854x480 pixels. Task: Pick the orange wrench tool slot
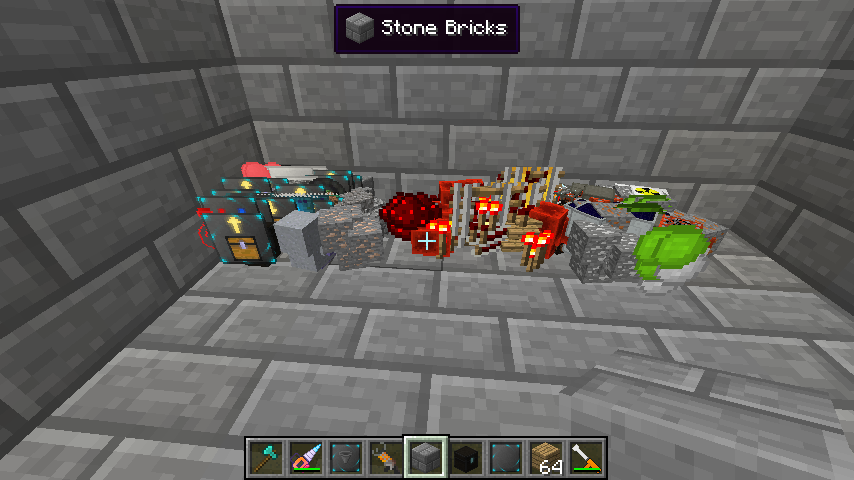(386, 457)
